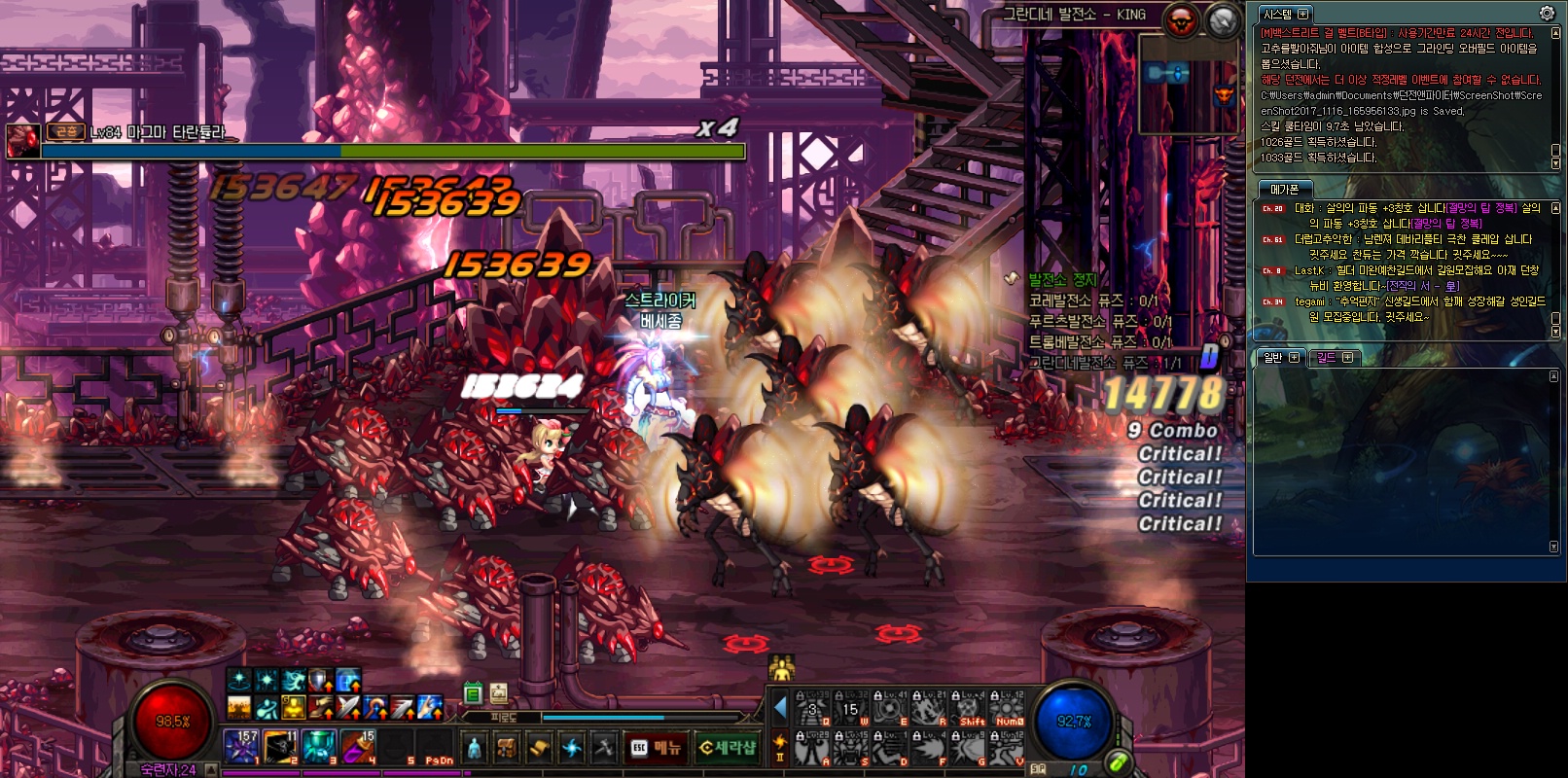Click the boss skull icon above minimap

[x=1183, y=19]
